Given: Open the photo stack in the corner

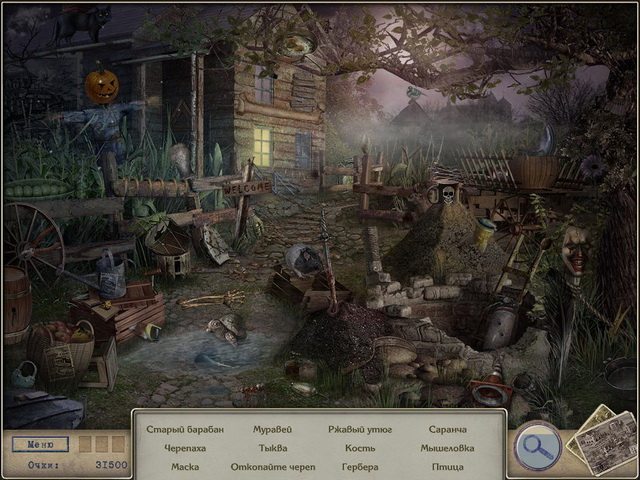Looking at the screenshot, I should (x=600, y=440).
